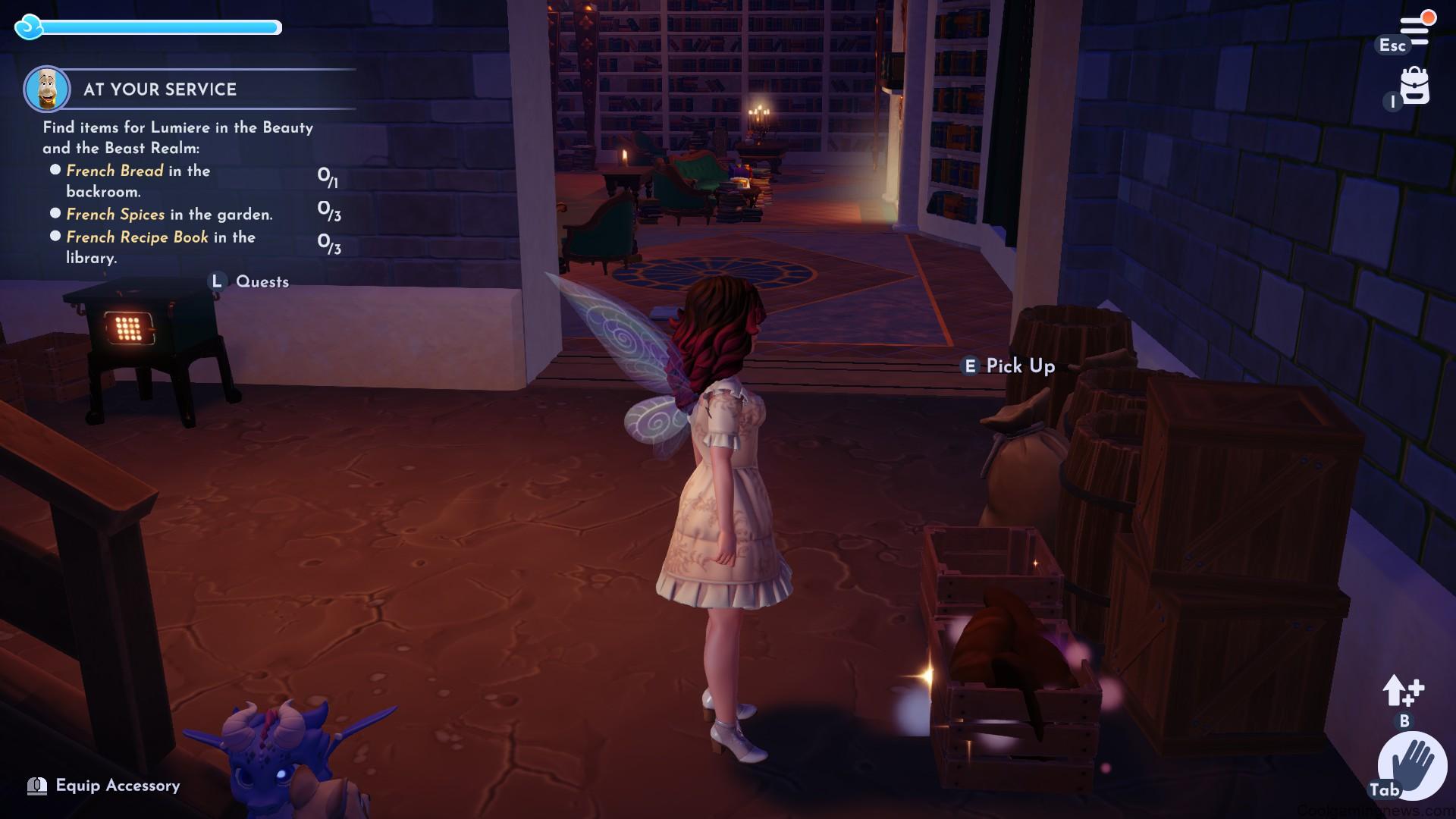Click the I key label under Esc
Screen dimensions: 1456x819
[x=1392, y=102]
